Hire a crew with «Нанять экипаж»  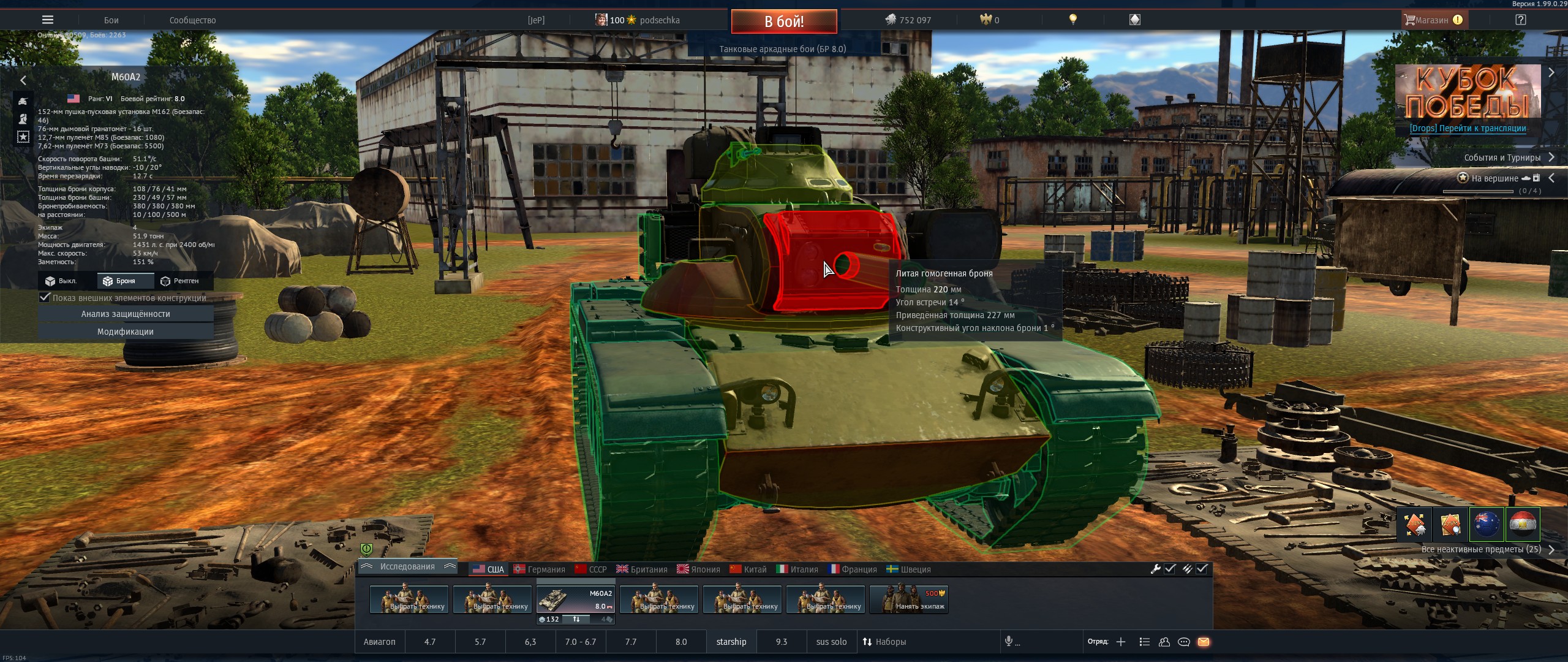click(909, 599)
